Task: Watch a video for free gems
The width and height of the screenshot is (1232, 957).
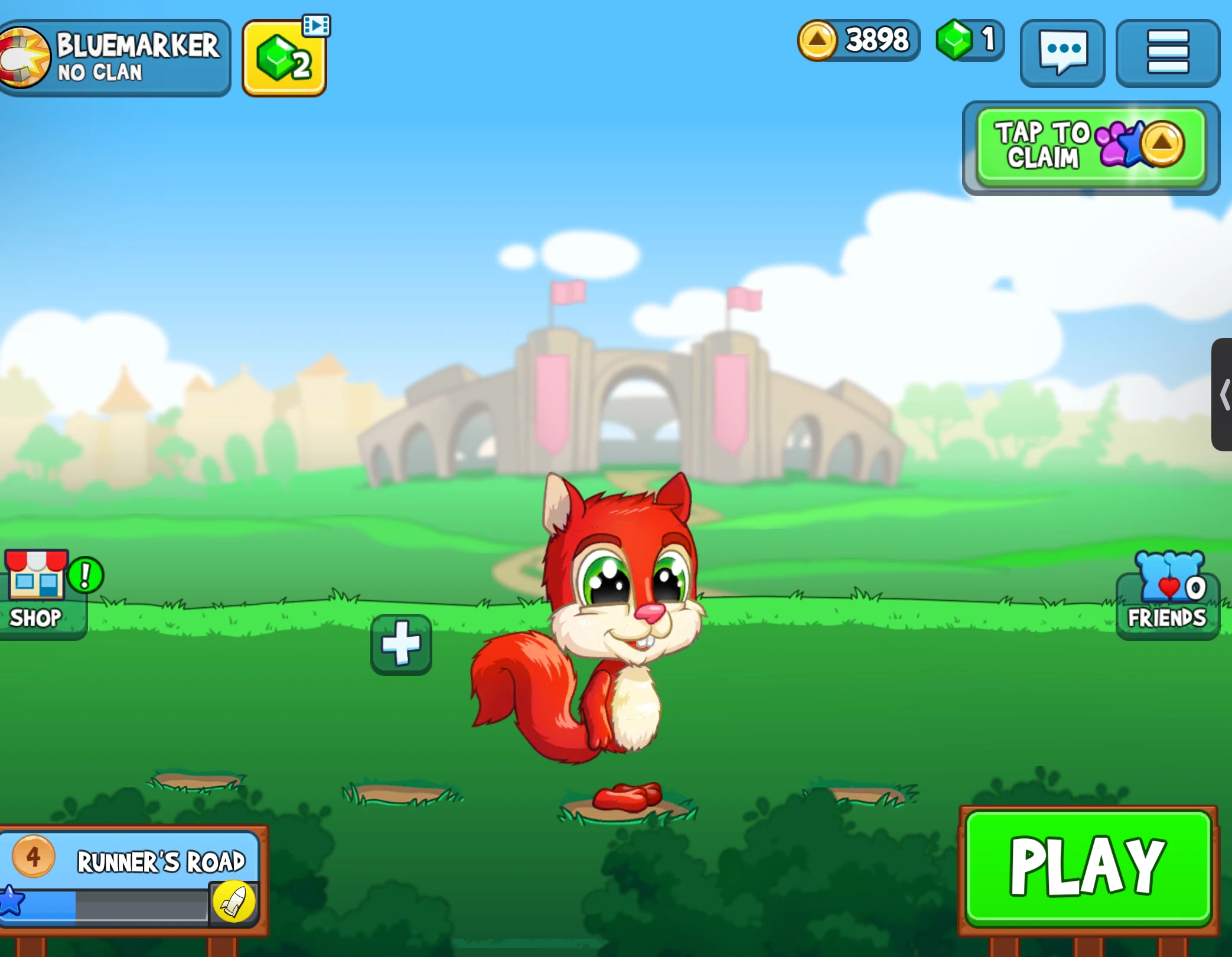Action: [x=283, y=56]
